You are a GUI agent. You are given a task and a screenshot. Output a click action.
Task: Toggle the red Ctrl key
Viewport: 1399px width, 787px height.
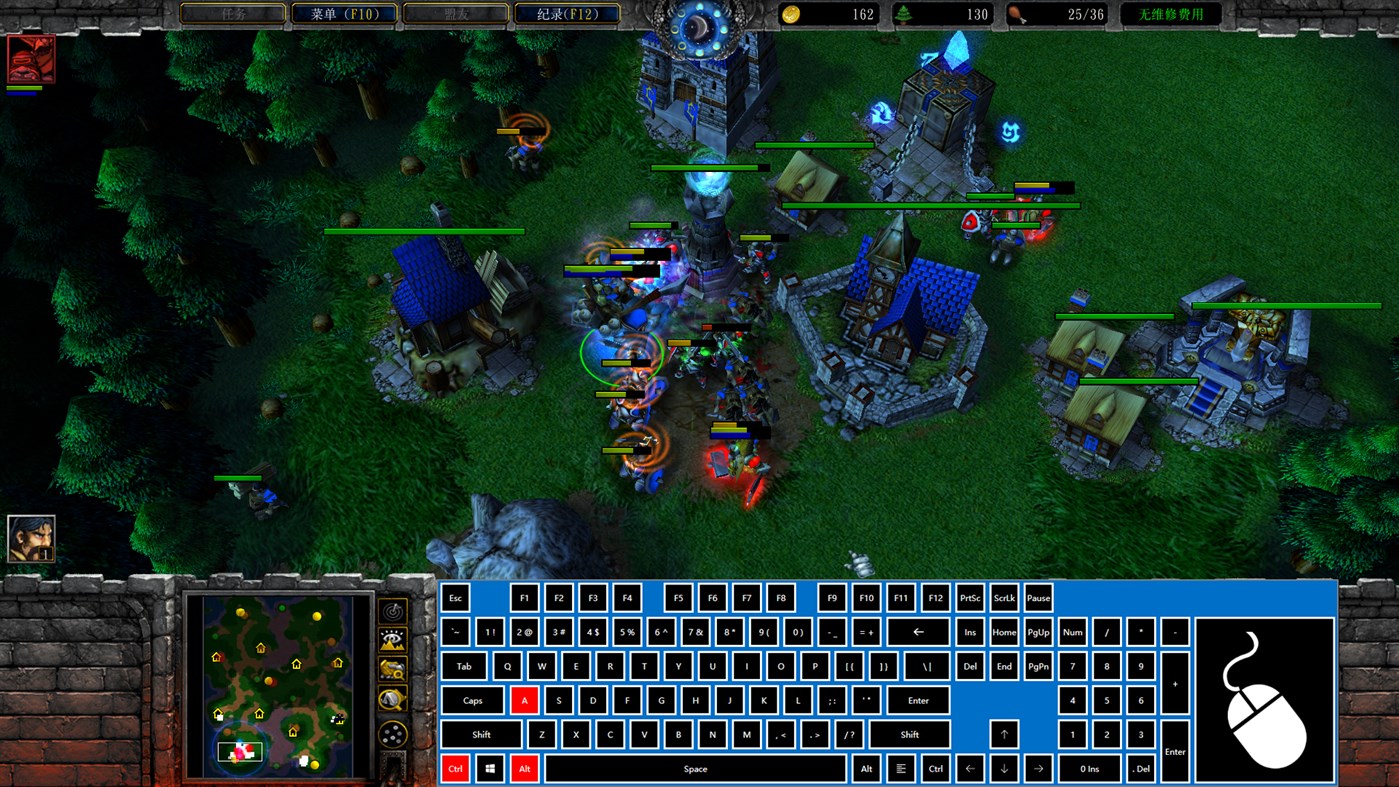tap(455, 768)
